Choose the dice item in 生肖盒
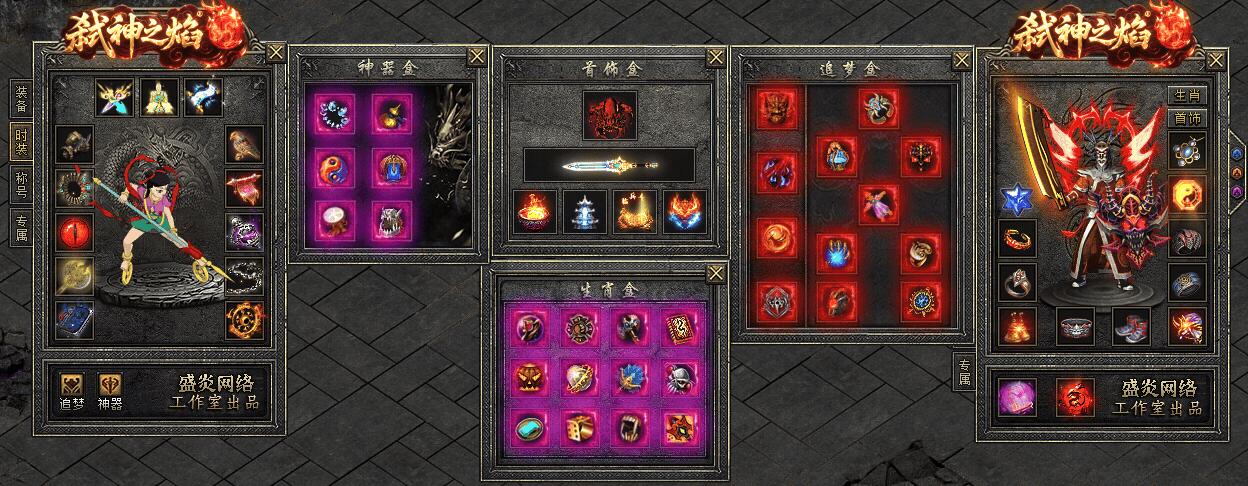This screenshot has width=1248, height=486. click(579, 426)
